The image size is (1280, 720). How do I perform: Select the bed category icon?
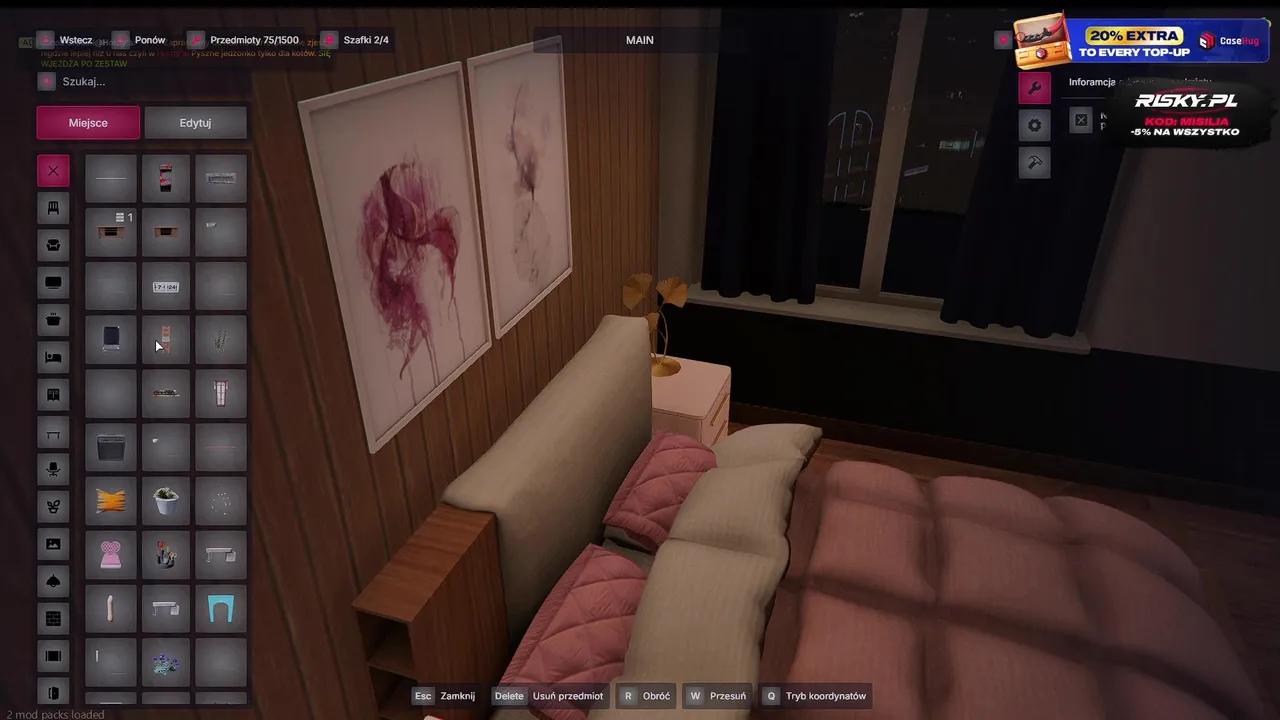pyautogui.click(x=53, y=356)
